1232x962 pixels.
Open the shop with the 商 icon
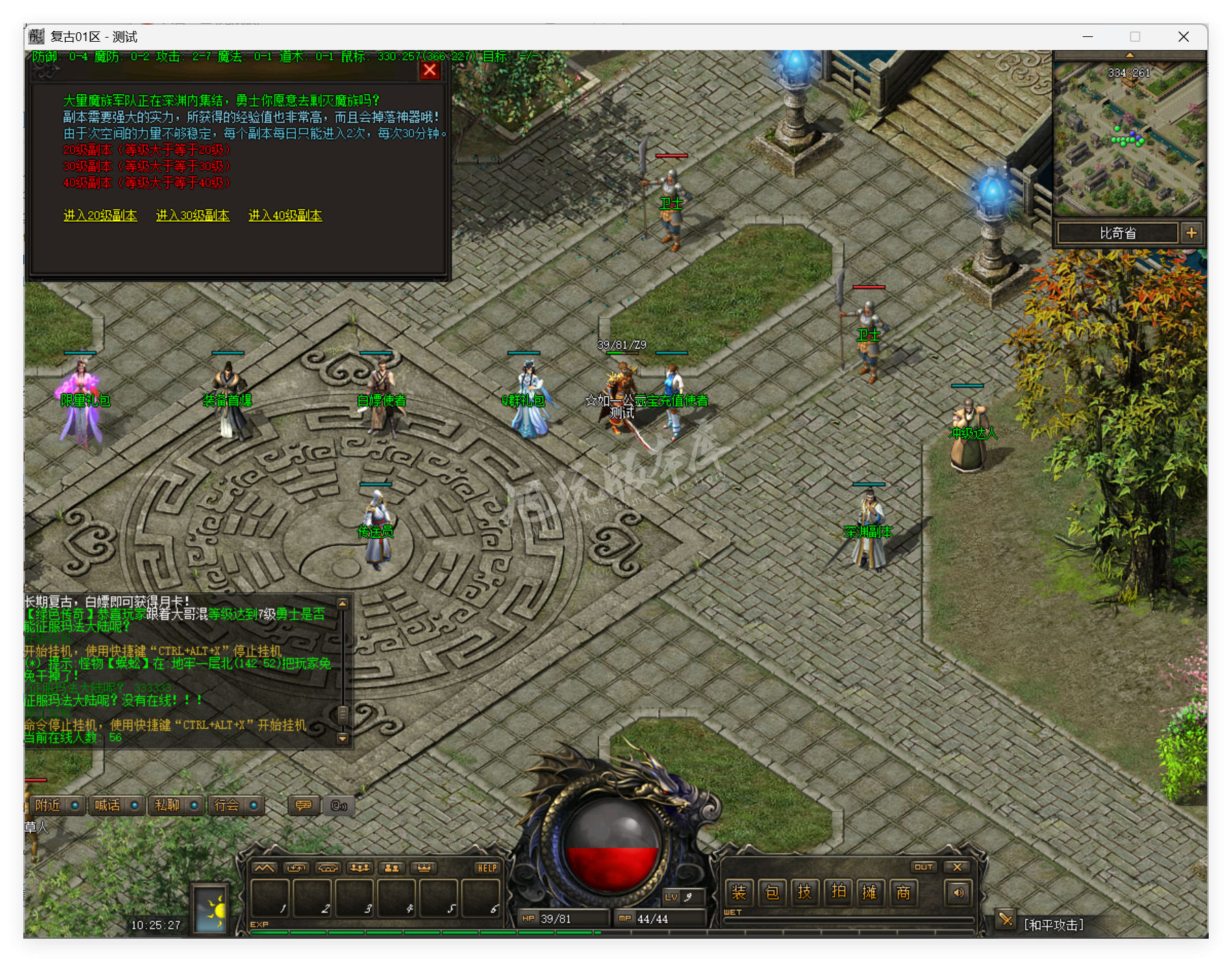pyautogui.click(x=904, y=893)
